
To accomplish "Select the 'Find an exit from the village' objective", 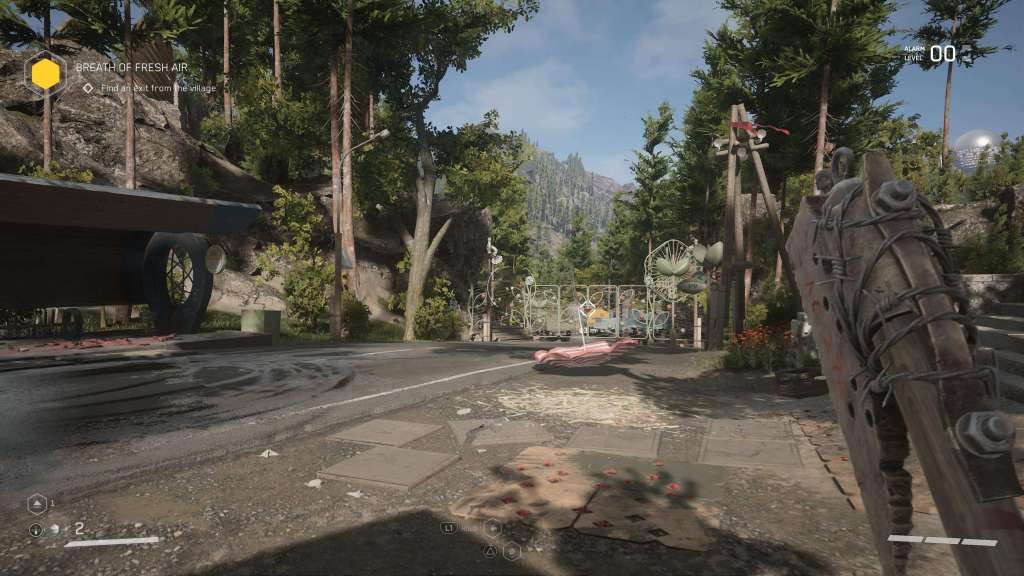I will click(x=138, y=88).
